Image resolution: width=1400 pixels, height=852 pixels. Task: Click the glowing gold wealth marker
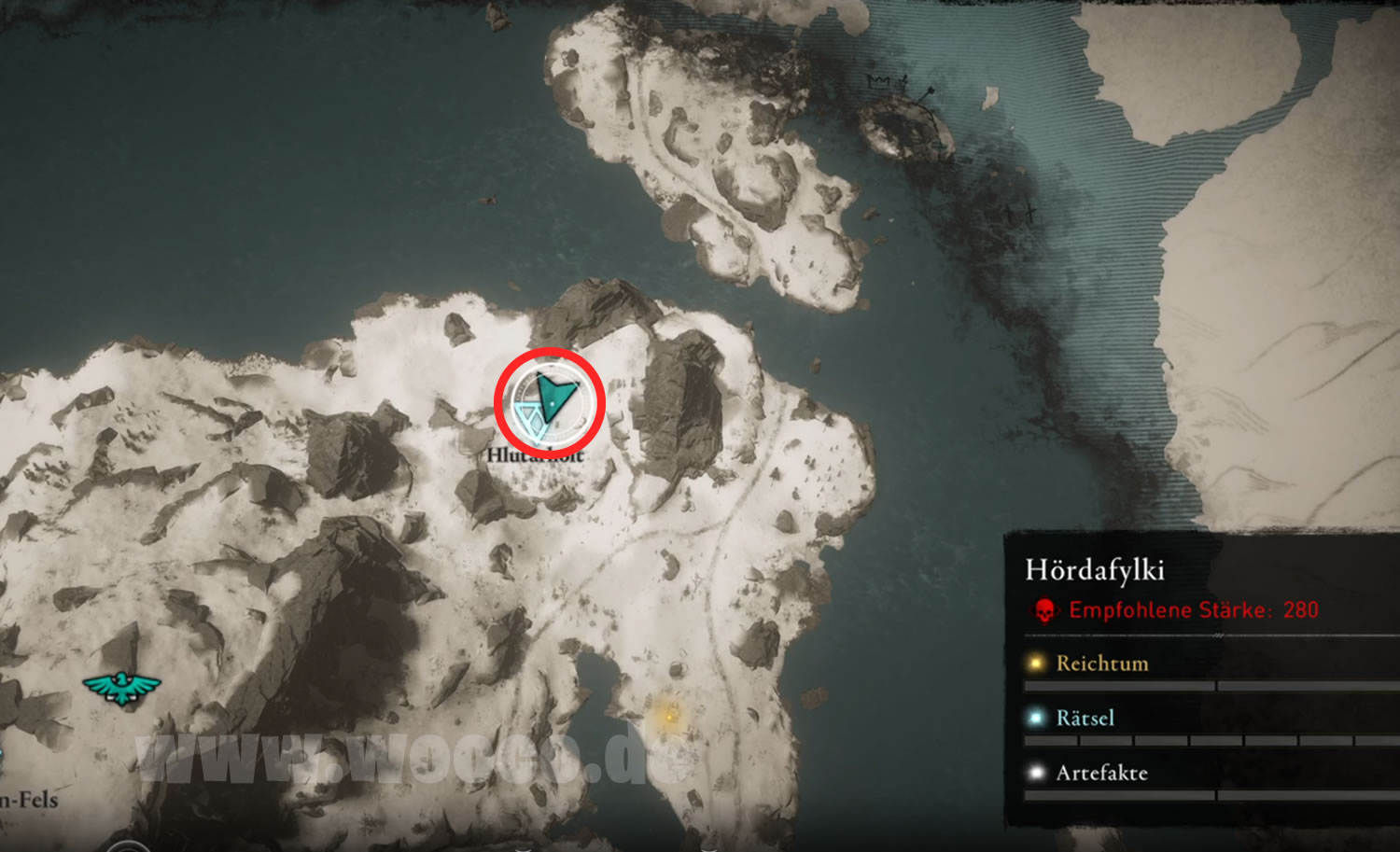(669, 716)
